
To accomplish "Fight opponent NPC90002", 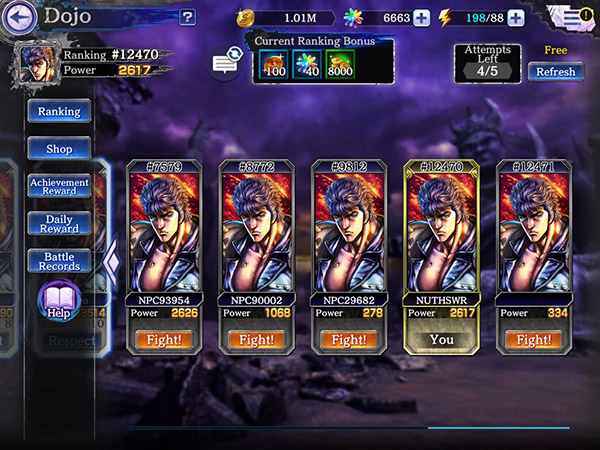I will click(257, 340).
